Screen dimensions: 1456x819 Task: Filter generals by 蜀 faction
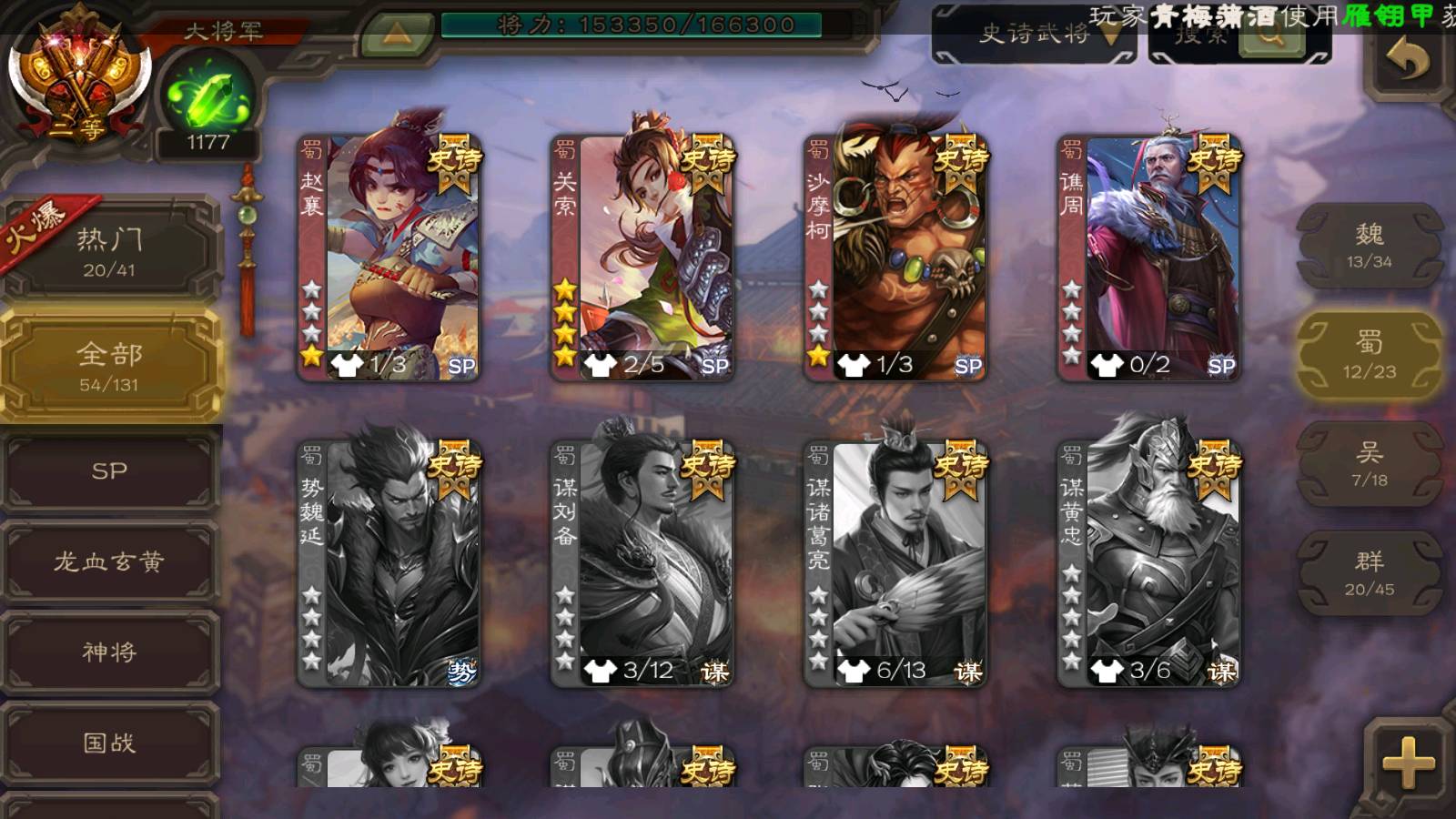pos(1369,355)
